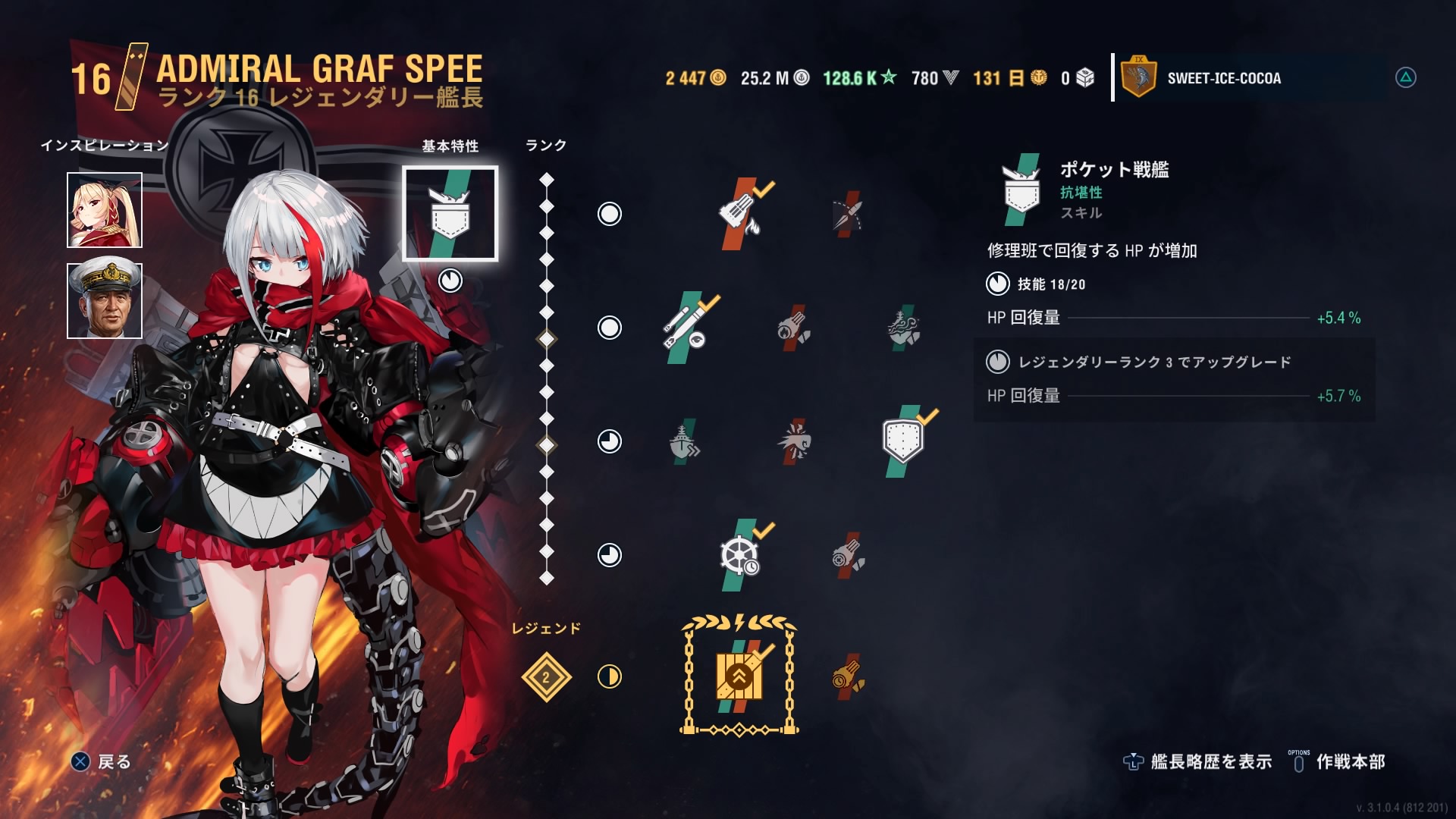Choose the chained legendary crate skill
Viewport: 1456px width, 819px height.
(739, 676)
